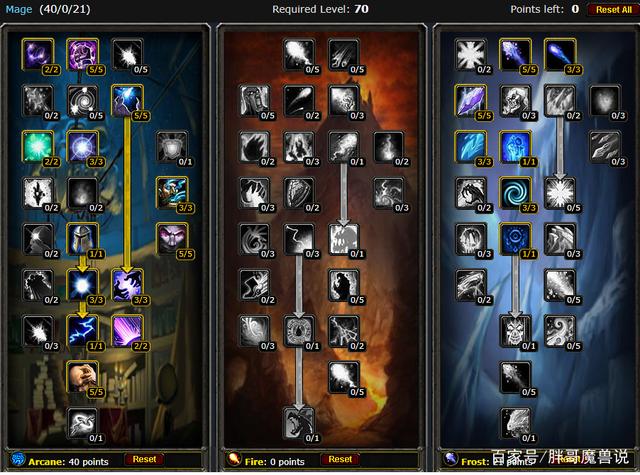Select the Arcane Concentration talent (5/5)

point(126,100)
